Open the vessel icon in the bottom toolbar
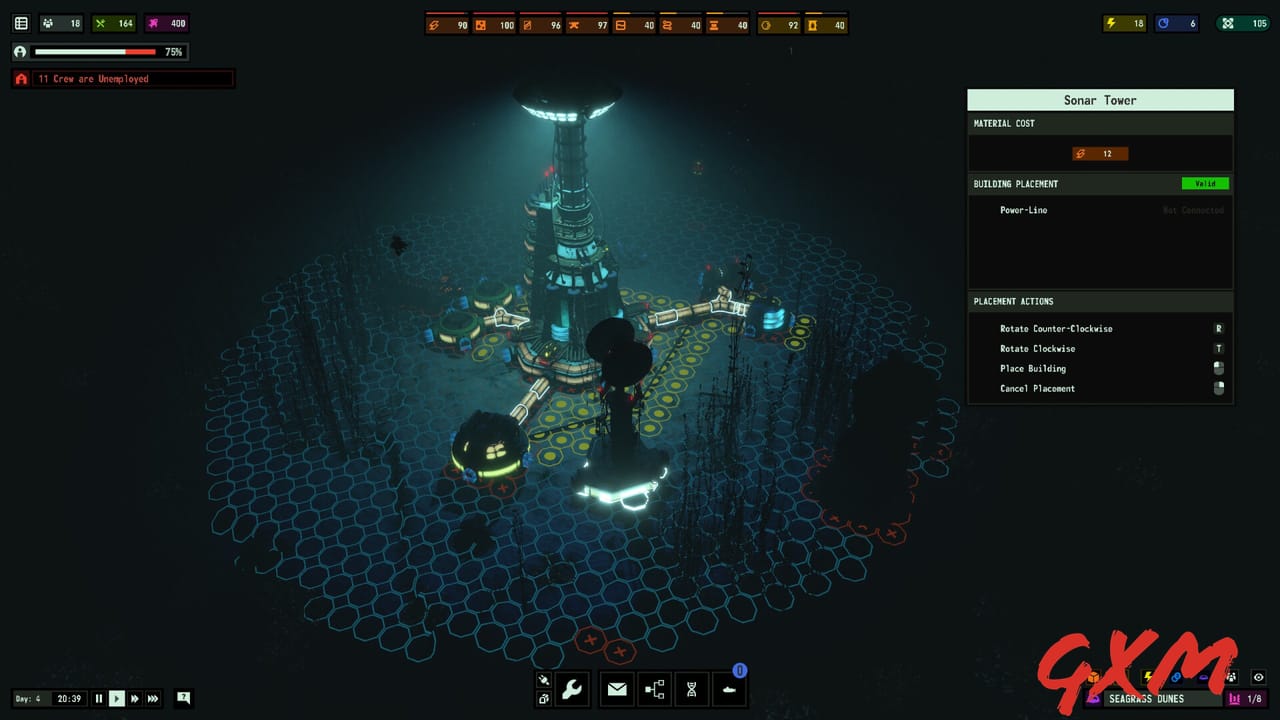 [x=729, y=688]
